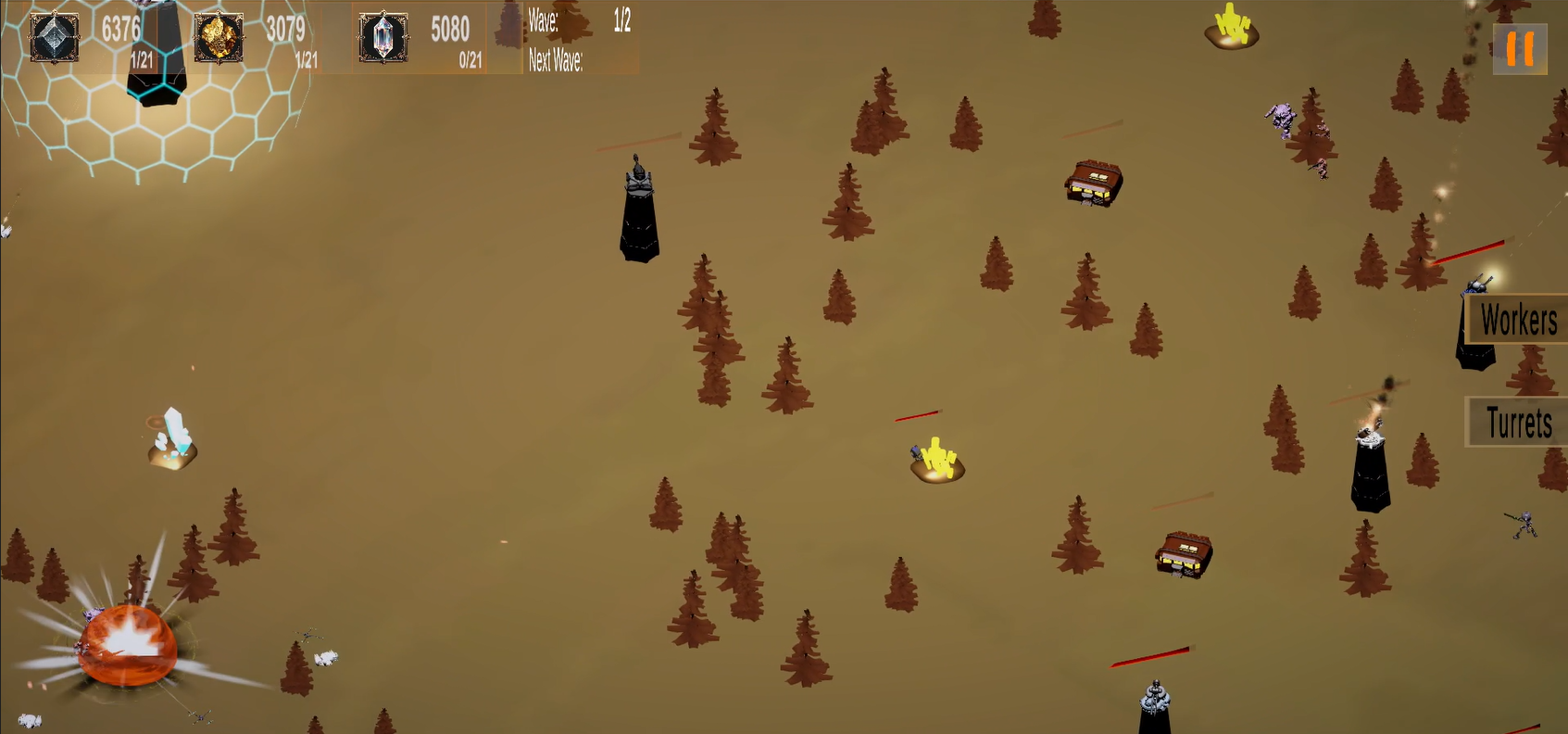Viewport: 1568px width, 734px height.
Task: Select the diamond resource icon in the HUD
Action: click(x=53, y=39)
